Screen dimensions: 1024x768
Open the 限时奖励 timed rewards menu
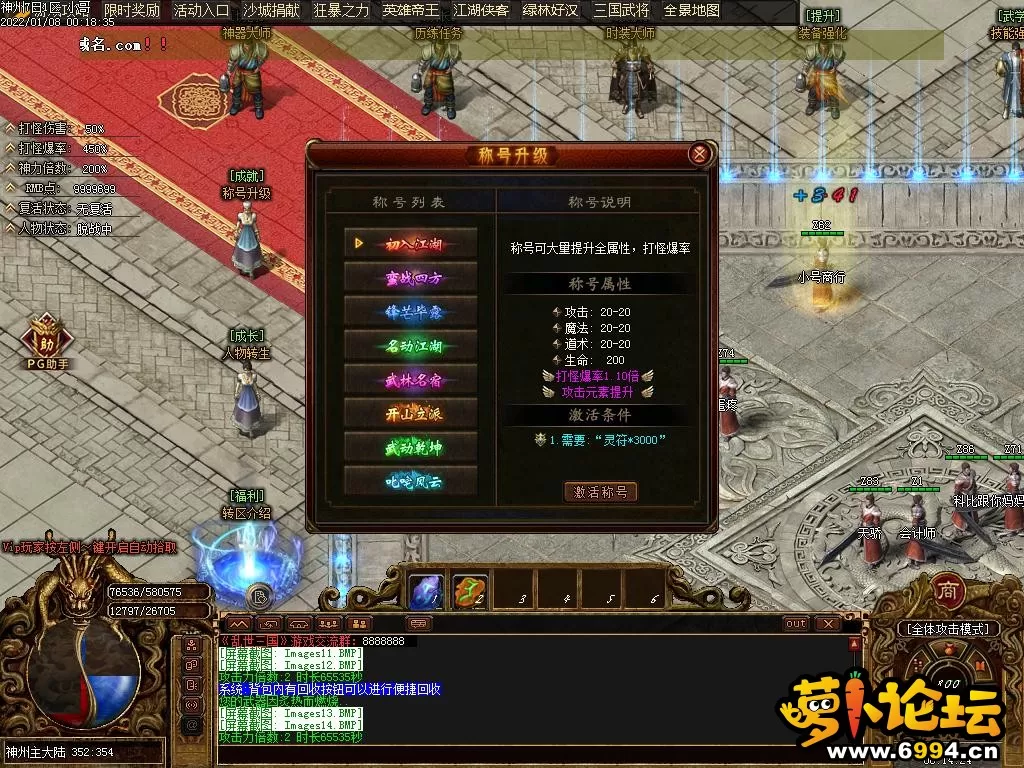click(132, 11)
